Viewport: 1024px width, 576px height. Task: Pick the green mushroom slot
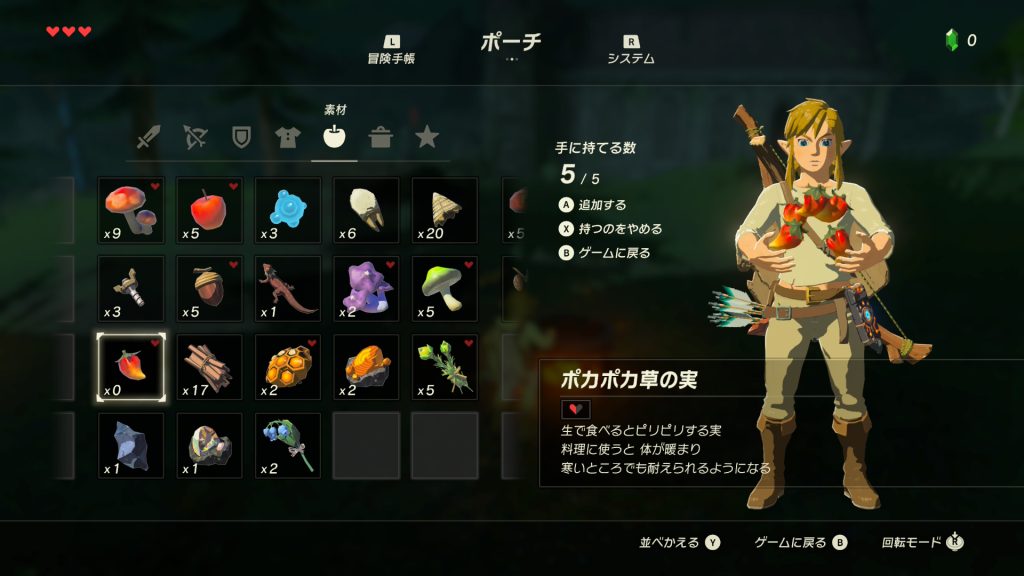[x=443, y=288]
